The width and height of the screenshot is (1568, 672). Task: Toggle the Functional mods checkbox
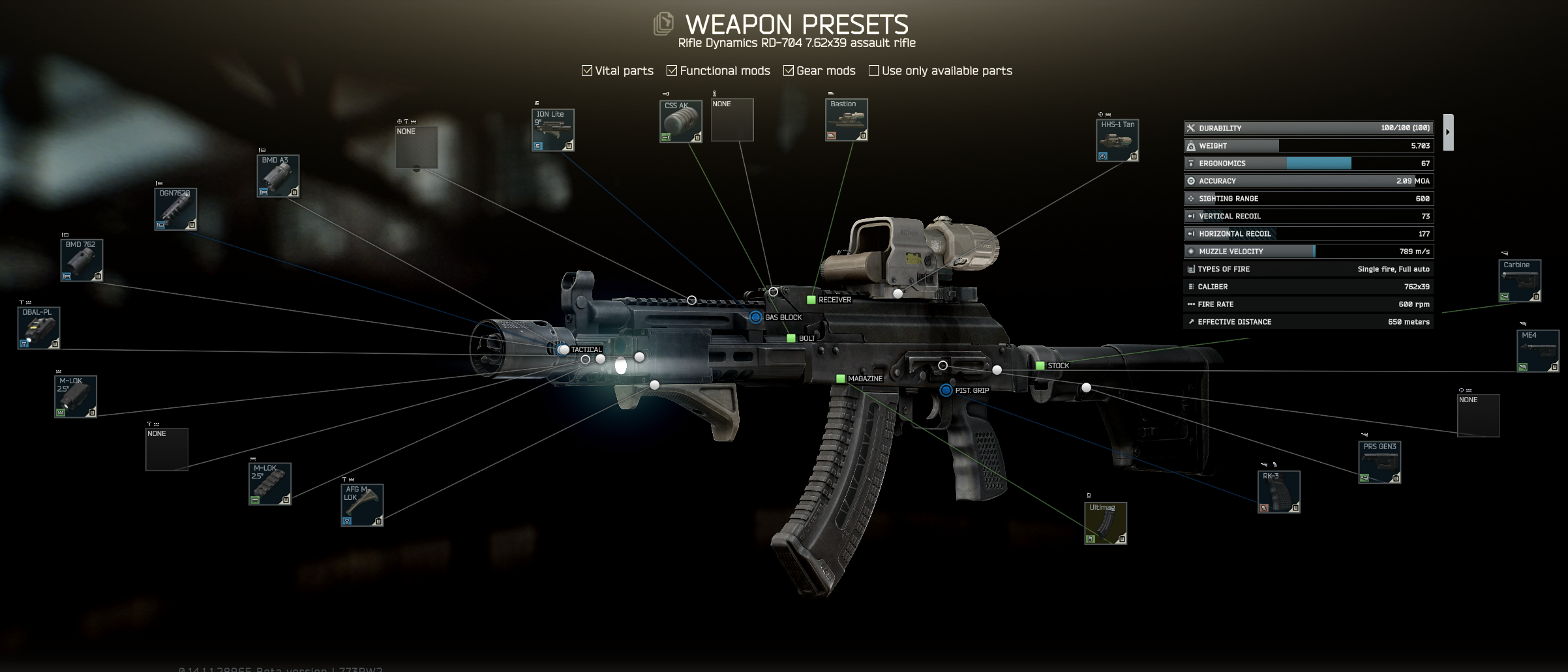click(672, 70)
